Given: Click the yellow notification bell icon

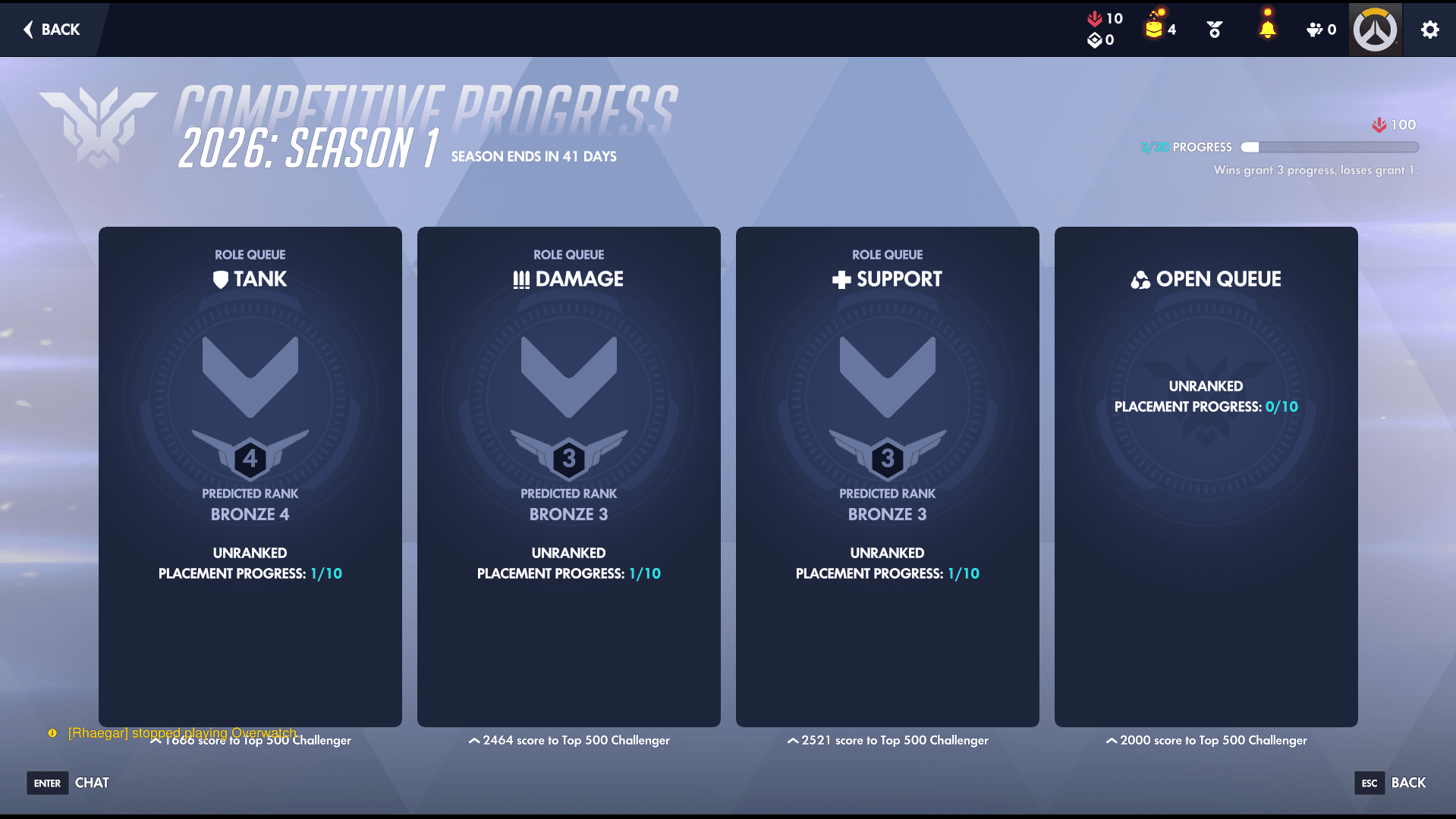Looking at the screenshot, I should tap(1266, 29).
